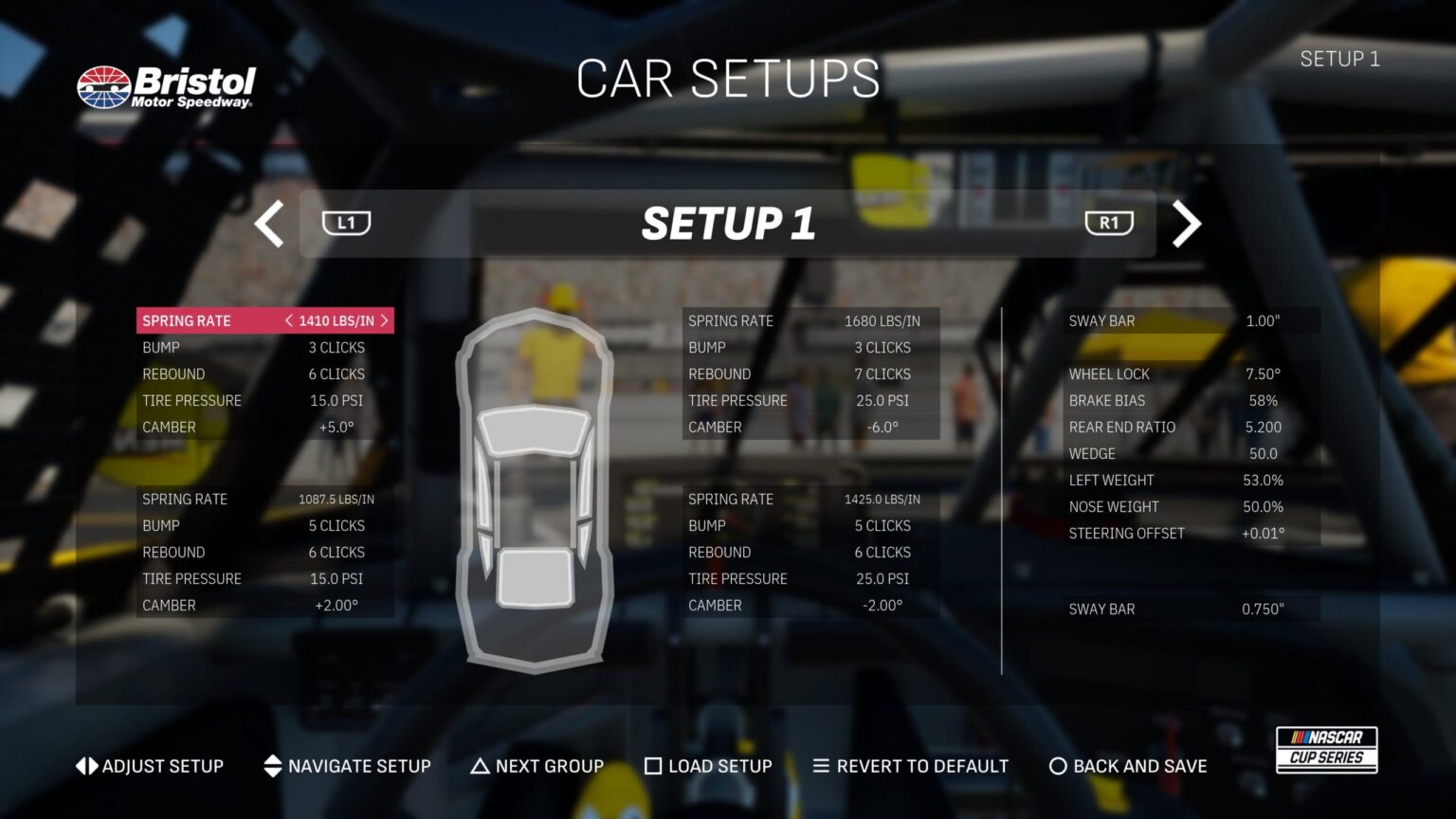Switch to the SETUP 1 title bar
This screenshot has width=1456, height=819.
(727, 224)
